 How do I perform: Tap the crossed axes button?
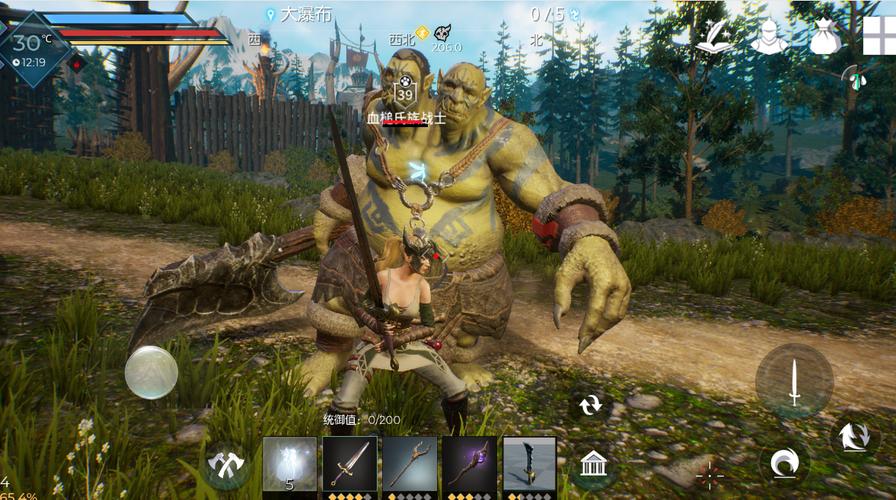coord(226,464)
